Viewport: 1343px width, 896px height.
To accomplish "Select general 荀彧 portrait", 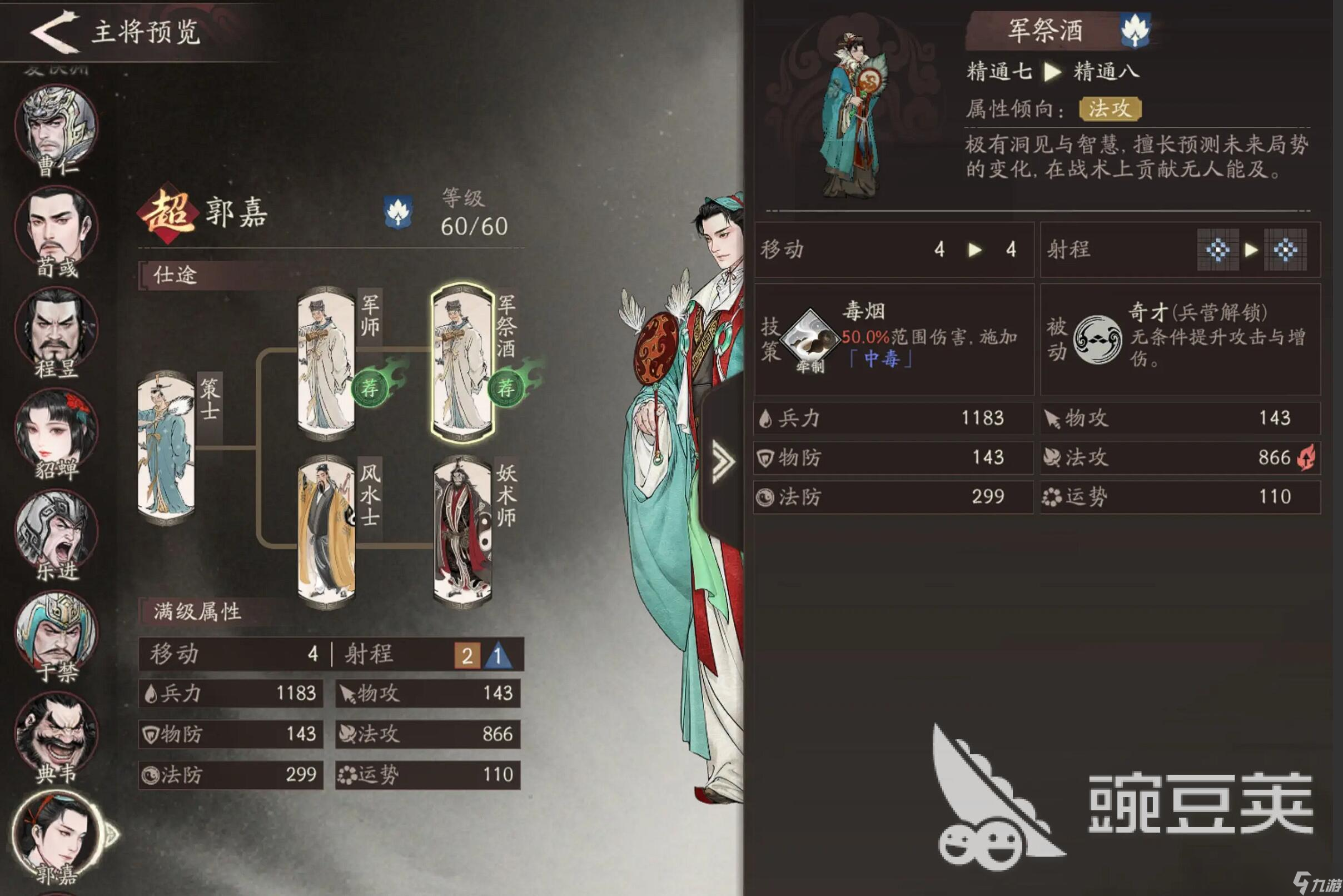I will [56, 227].
